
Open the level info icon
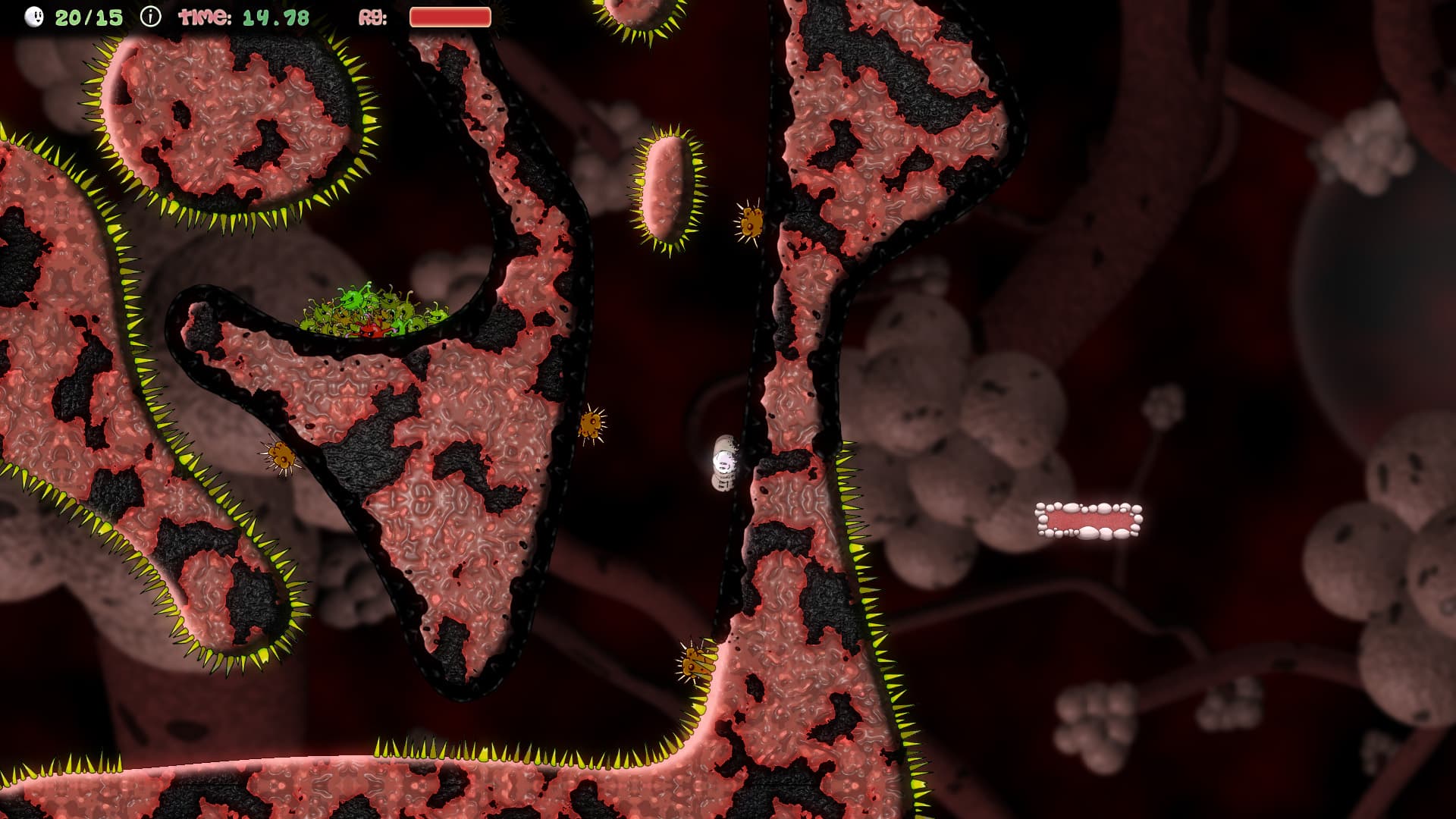pyautogui.click(x=151, y=17)
